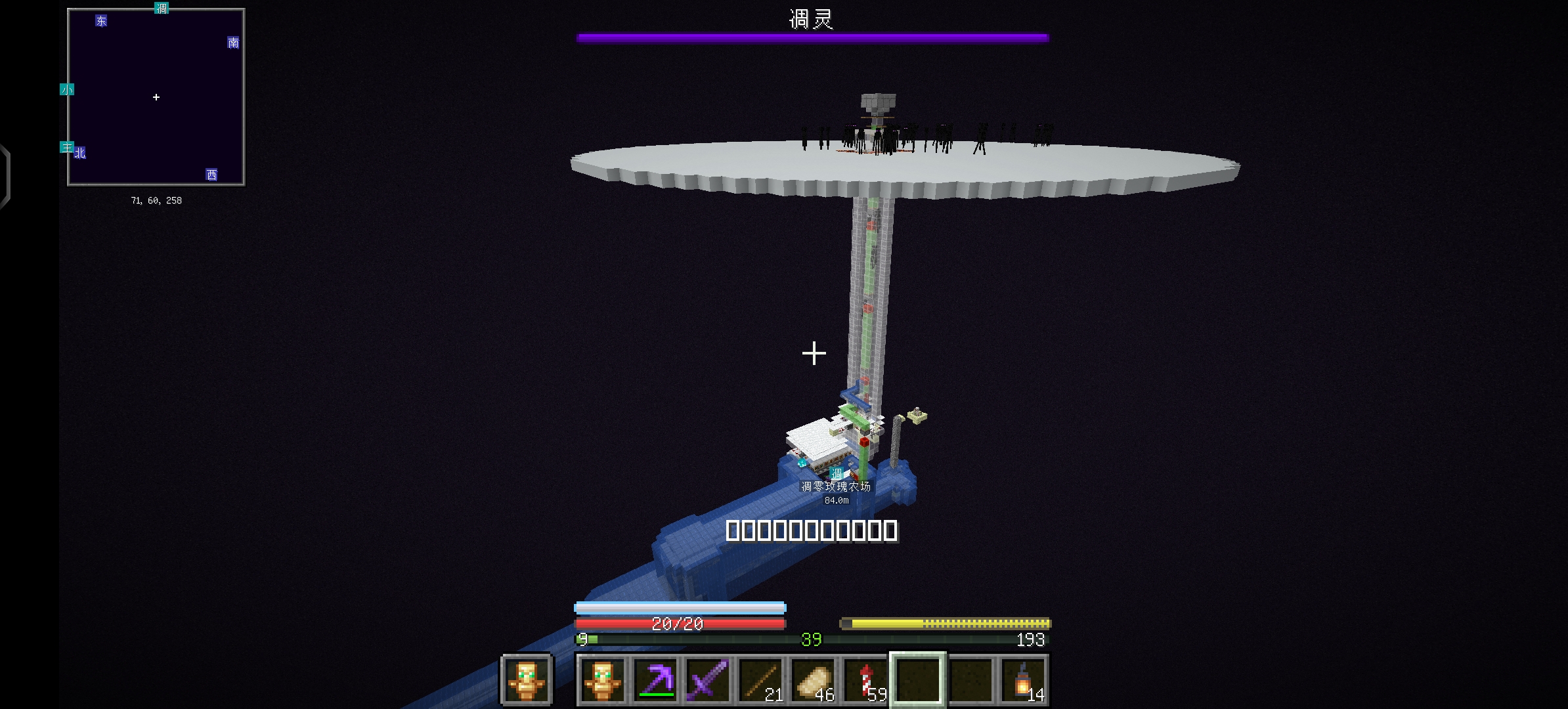Choose the enchanted netherite pickaxe slot

655,679
